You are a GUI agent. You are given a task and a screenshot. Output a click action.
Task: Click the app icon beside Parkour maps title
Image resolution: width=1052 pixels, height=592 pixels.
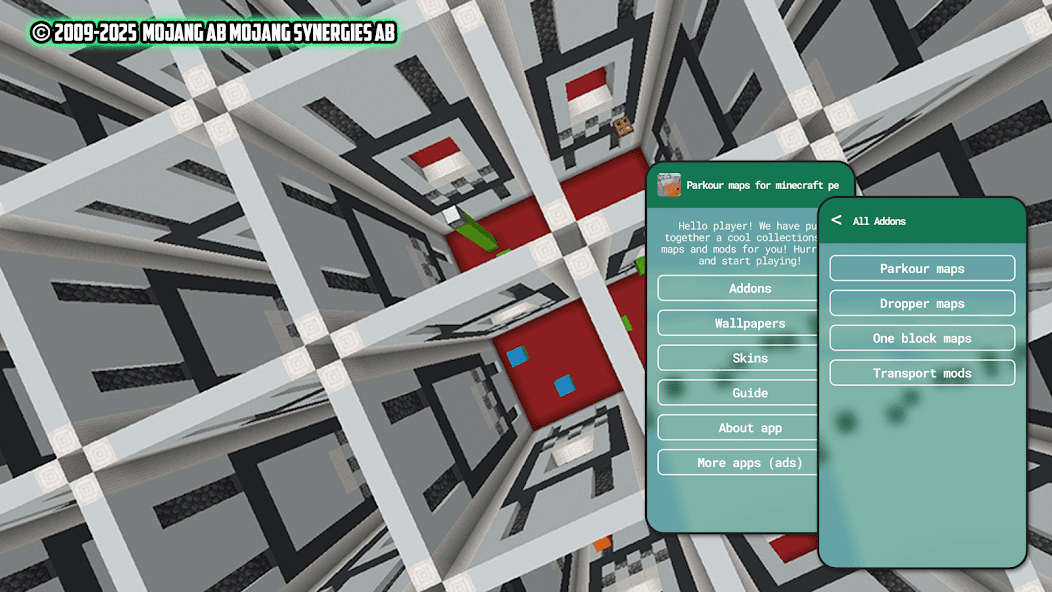pyautogui.click(x=669, y=185)
